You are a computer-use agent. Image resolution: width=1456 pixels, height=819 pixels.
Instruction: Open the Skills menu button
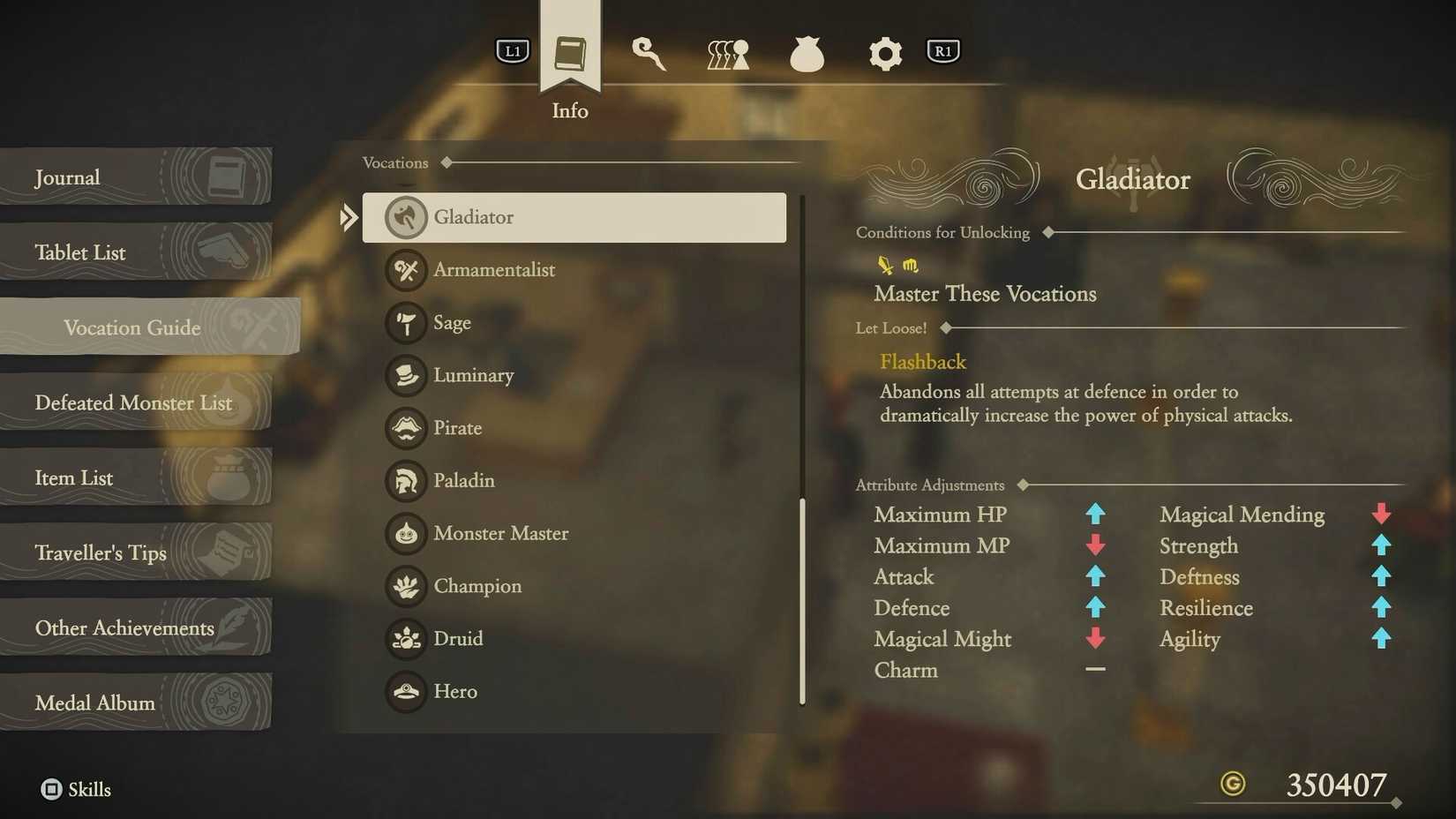76,789
